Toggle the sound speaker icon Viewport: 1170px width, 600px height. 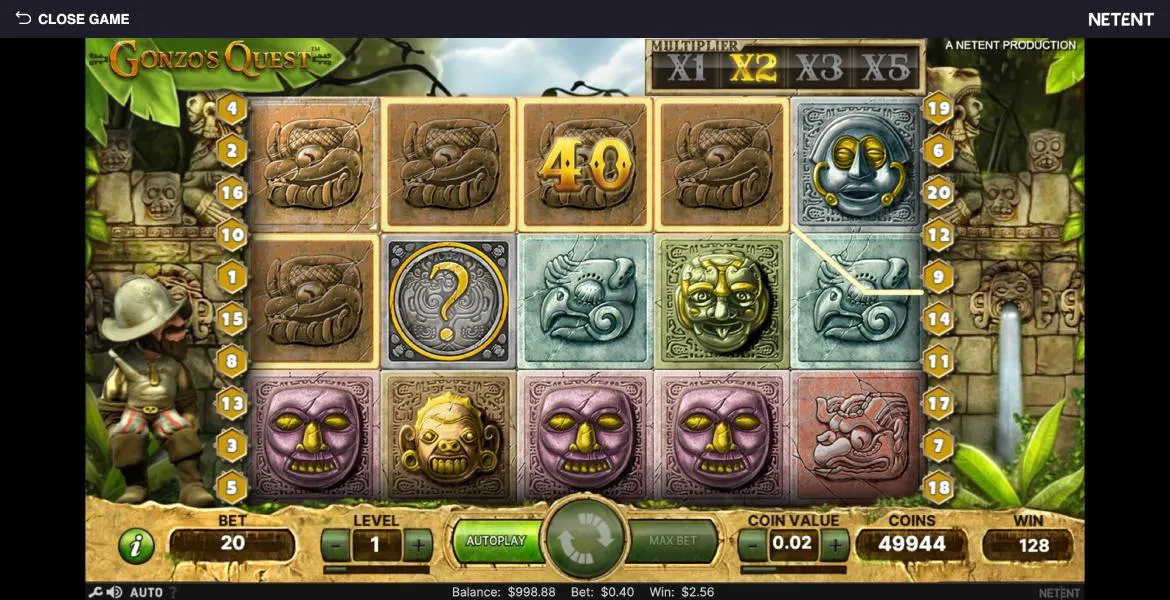(x=114, y=592)
